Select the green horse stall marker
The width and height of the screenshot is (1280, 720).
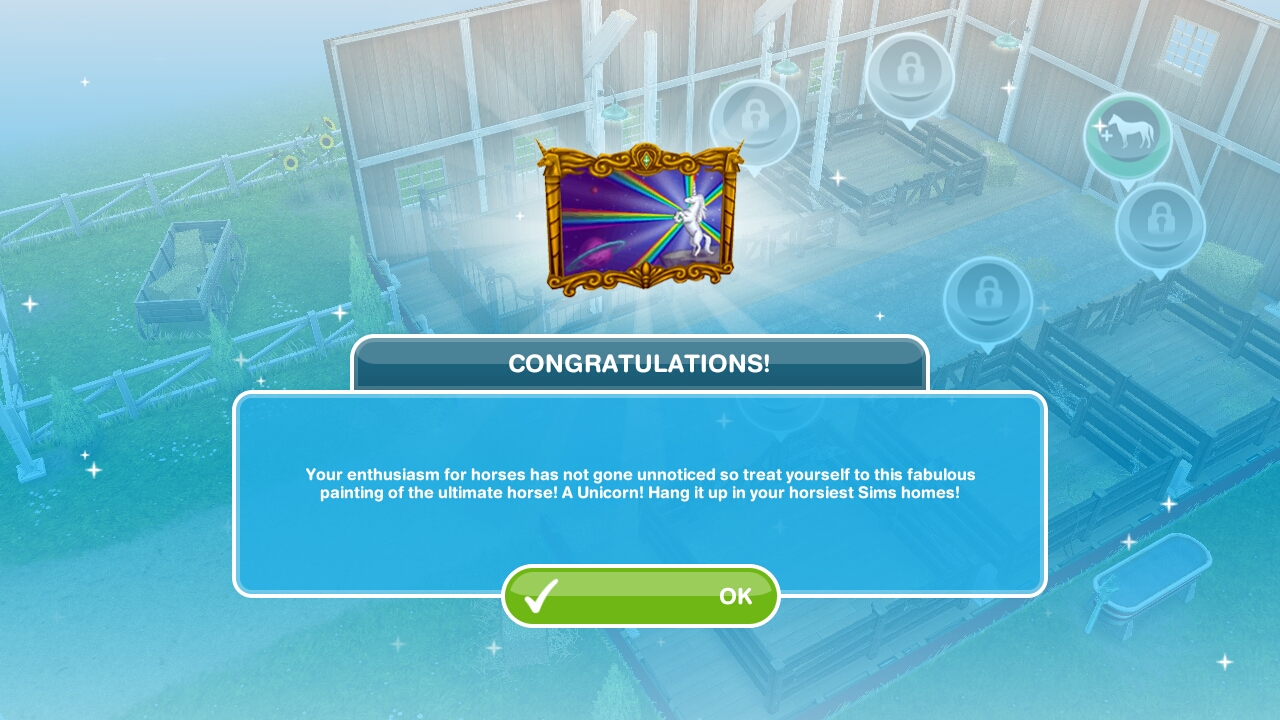tap(1128, 133)
